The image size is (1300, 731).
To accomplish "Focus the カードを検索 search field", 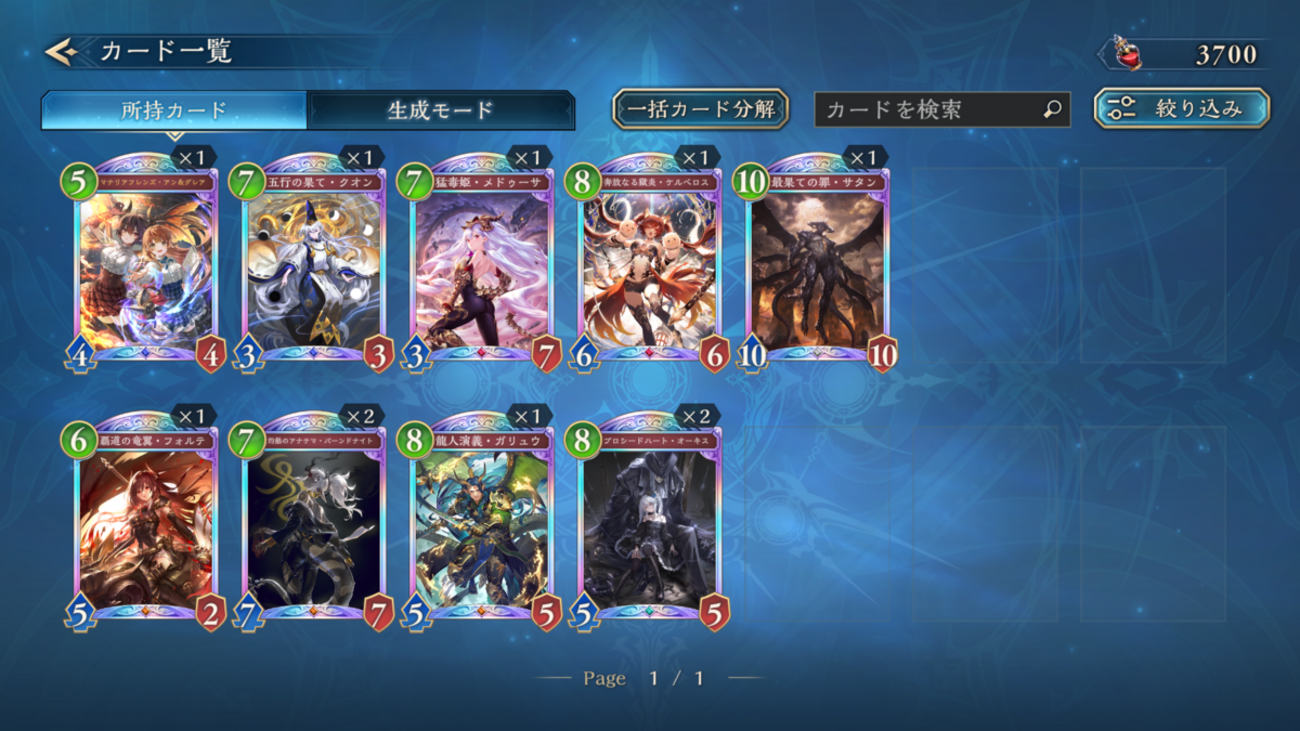I will click(930, 109).
